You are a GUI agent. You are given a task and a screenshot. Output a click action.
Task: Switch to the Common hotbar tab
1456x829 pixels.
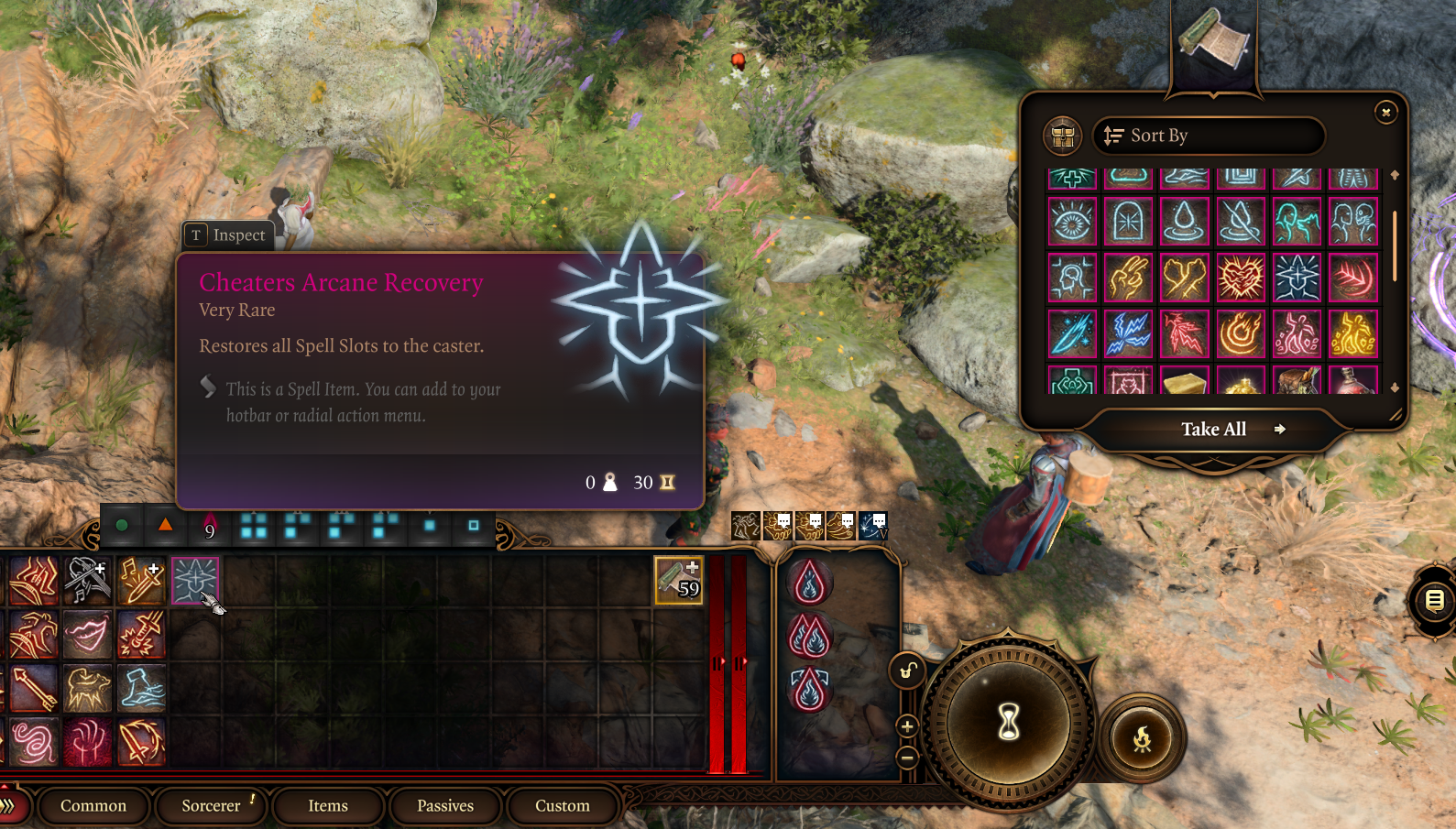93,805
